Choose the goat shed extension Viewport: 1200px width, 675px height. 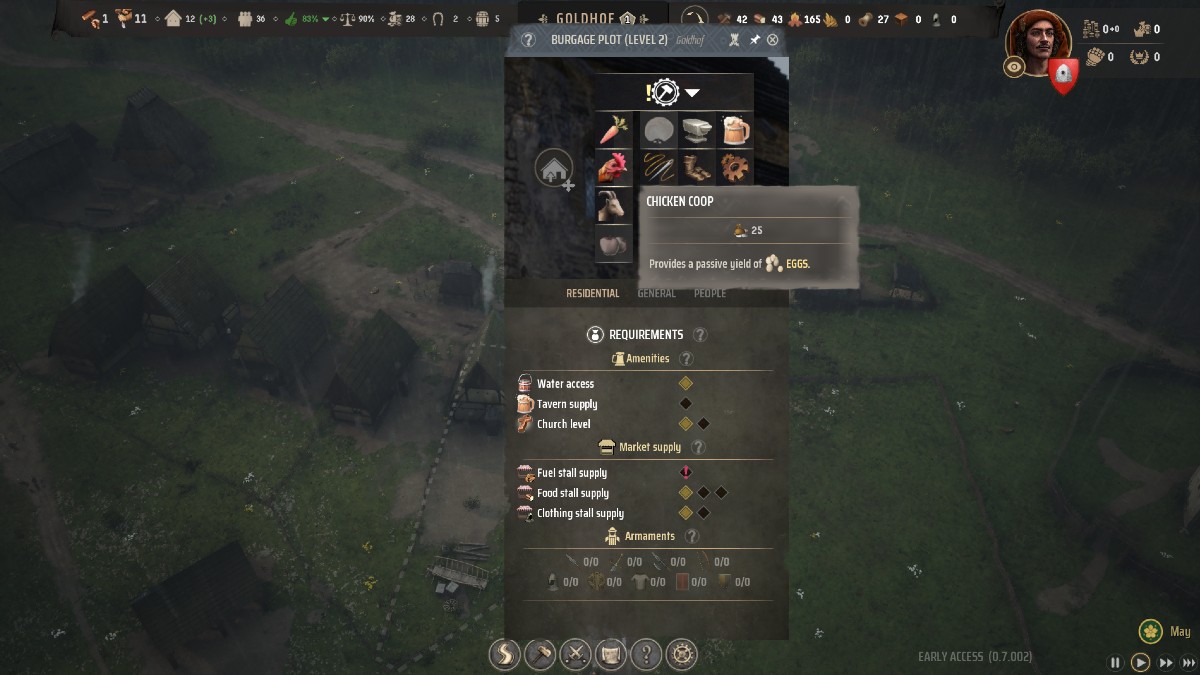[x=613, y=205]
